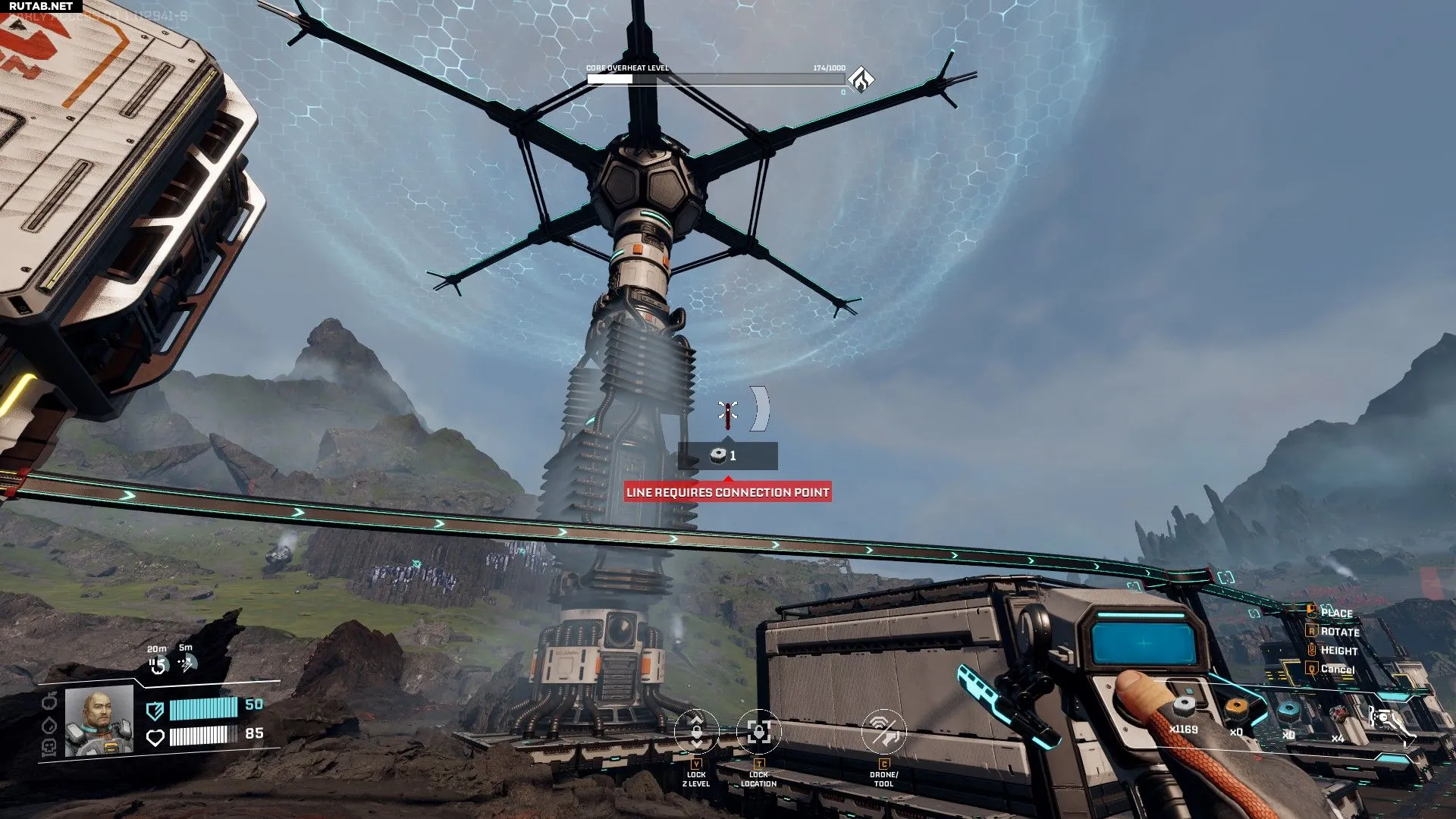
Task: Toggle the Lock Z Level icon
Action: tap(696, 732)
